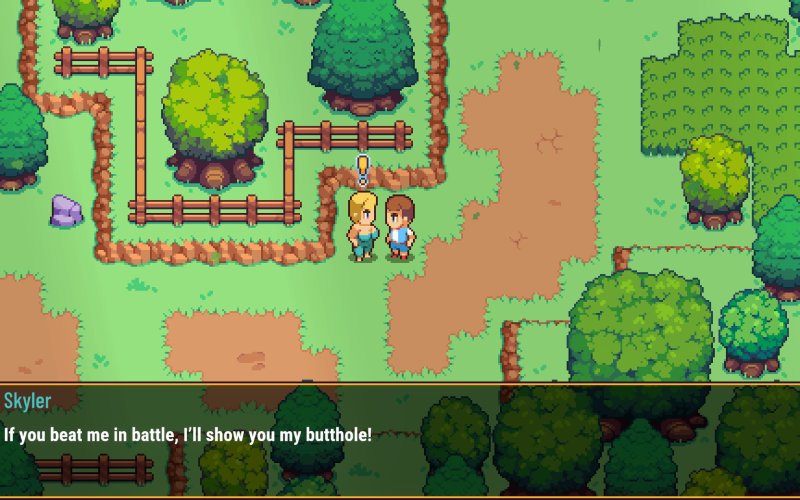Image resolution: width=800 pixels, height=500 pixels.
Task: Click Skyler's dialogue box to continue
Action: tap(400, 440)
